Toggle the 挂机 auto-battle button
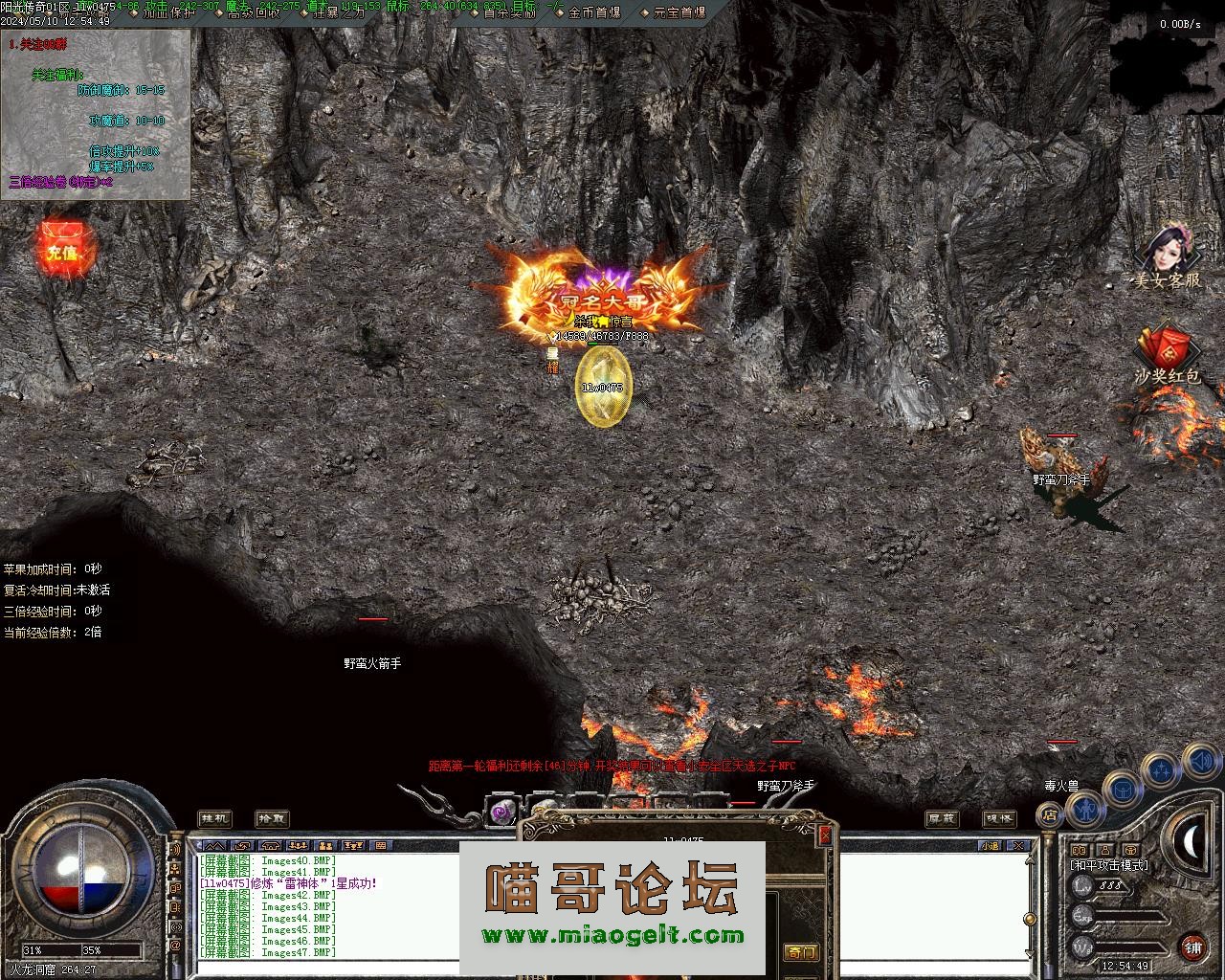The image size is (1225, 980). [214, 818]
